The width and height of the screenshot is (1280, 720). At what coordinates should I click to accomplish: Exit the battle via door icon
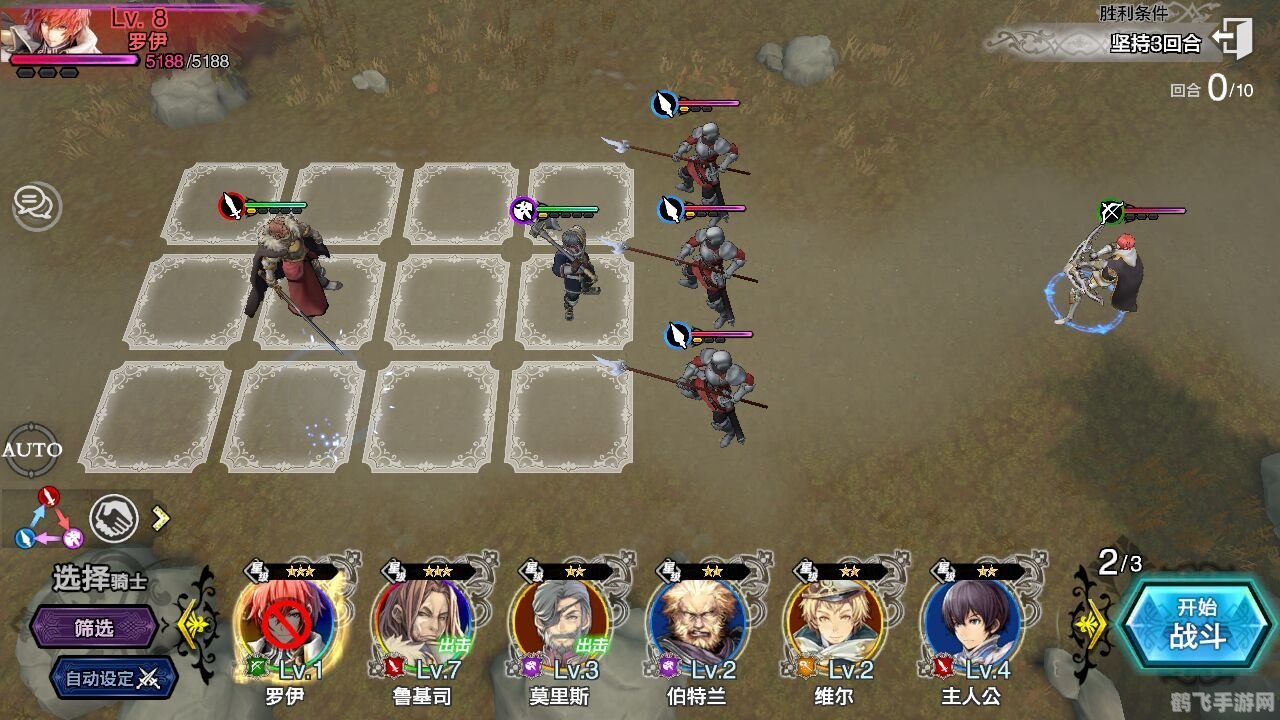(1233, 40)
